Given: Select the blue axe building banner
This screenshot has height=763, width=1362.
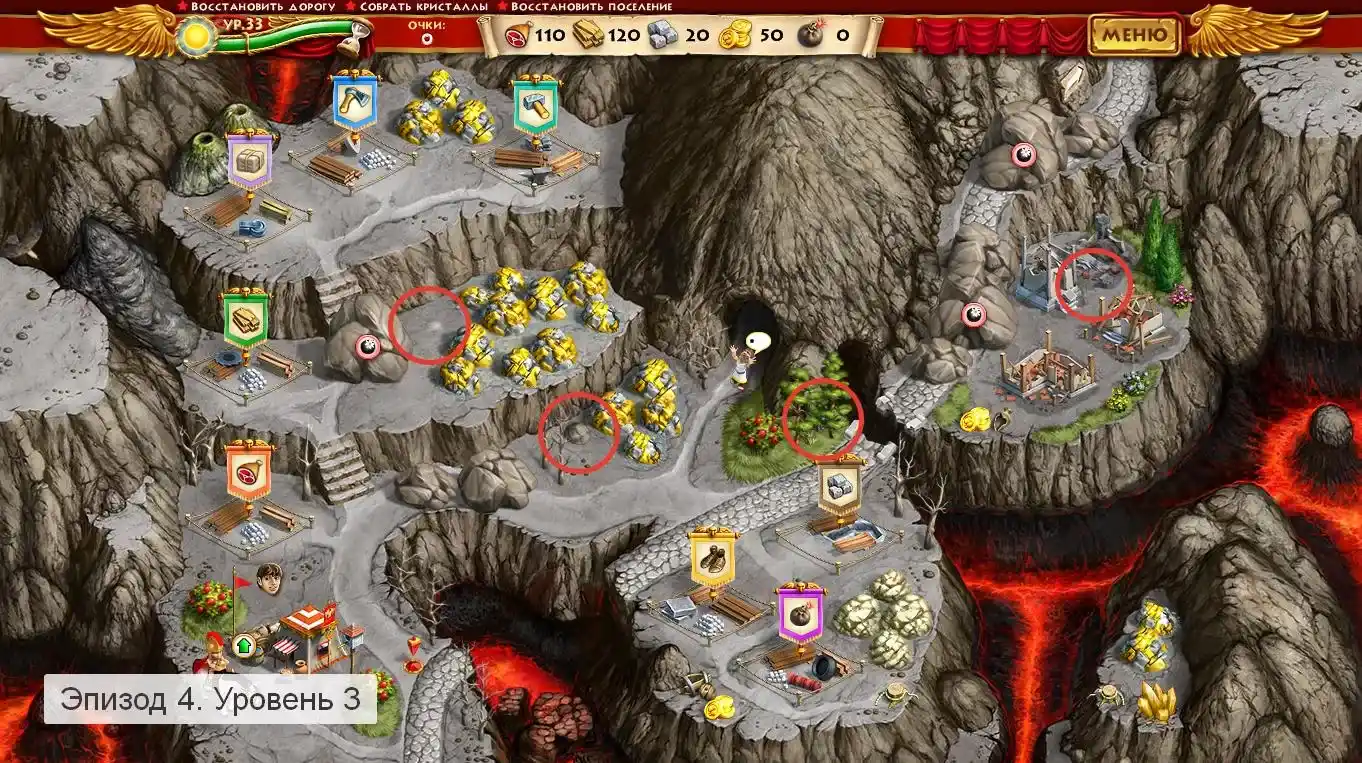Looking at the screenshot, I should [x=355, y=101].
